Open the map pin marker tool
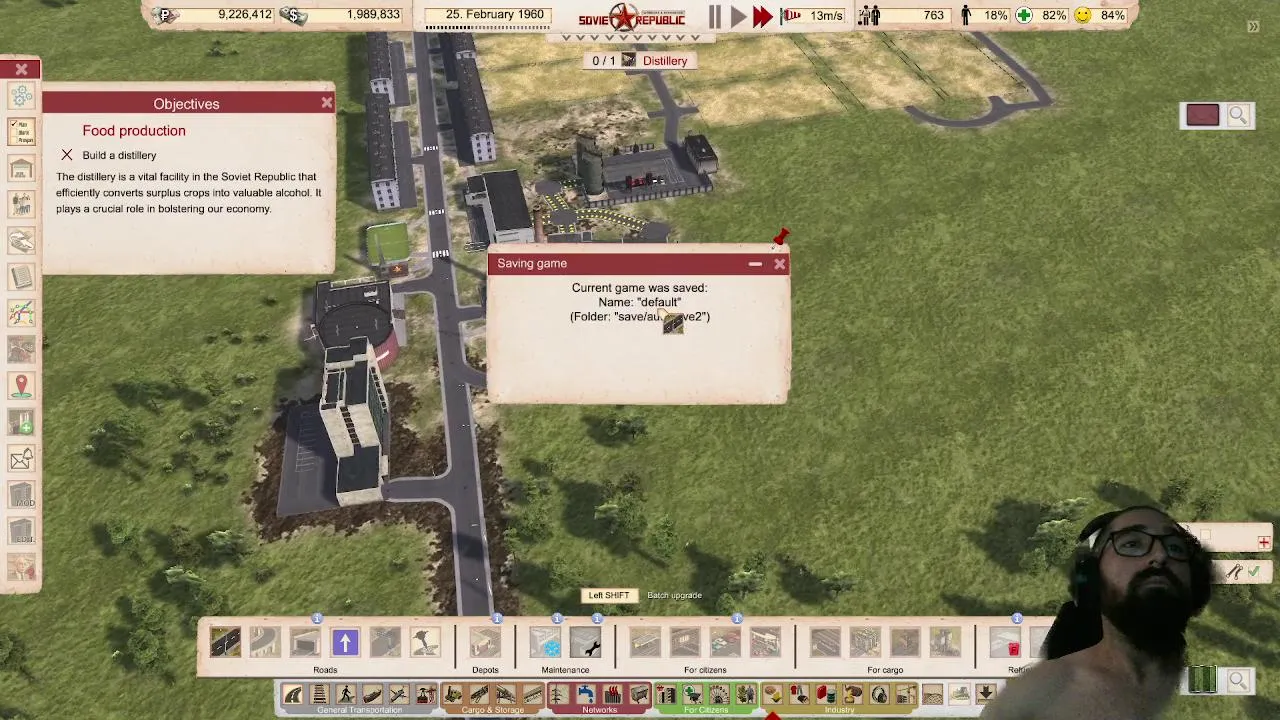The width and height of the screenshot is (1280, 720). (x=21, y=385)
